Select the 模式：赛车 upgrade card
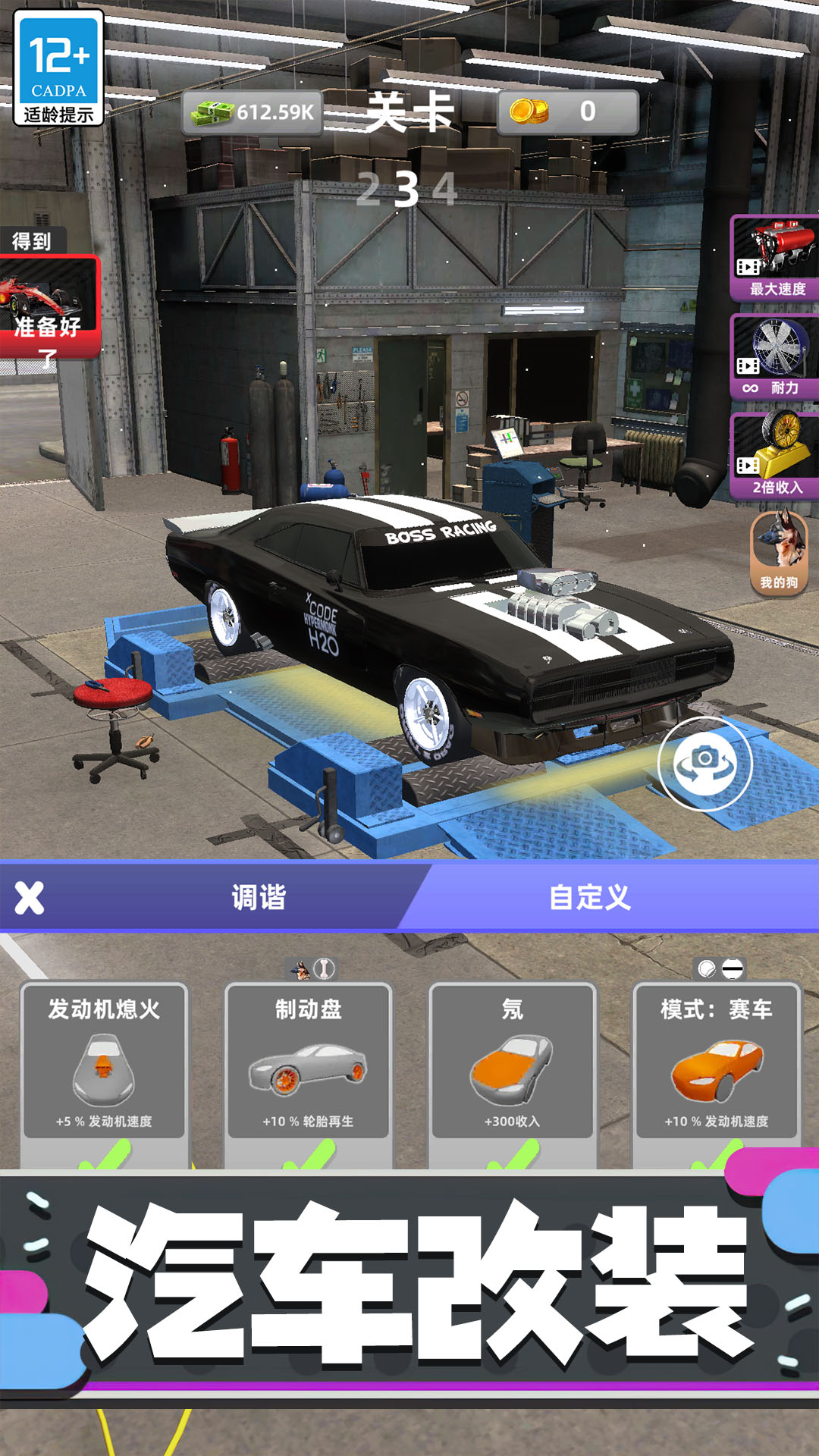The image size is (819, 1456). coord(717,1062)
